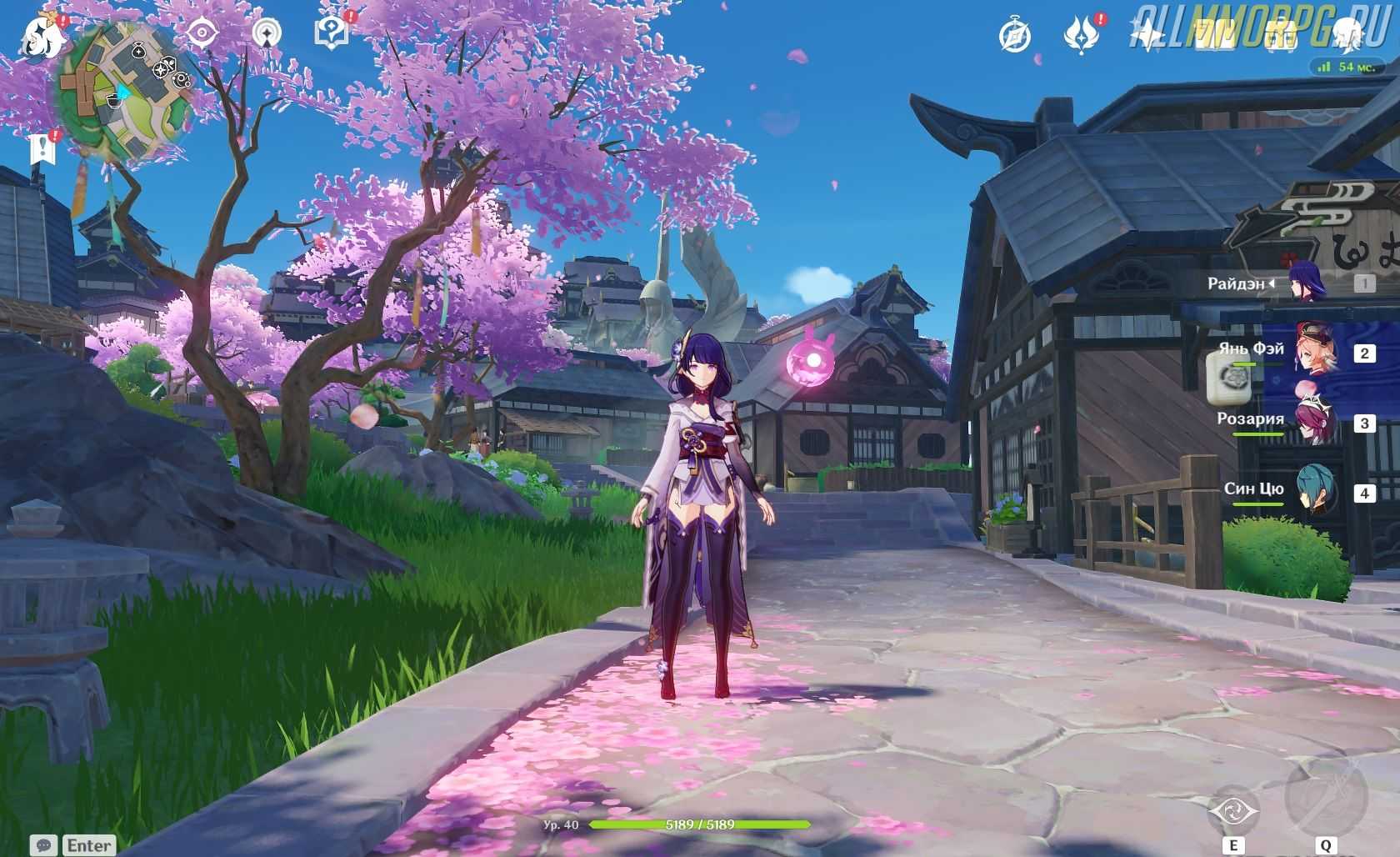Image resolution: width=1400 pixels, height=857 pixels.
Task: Open the map via the minimap
Action: coord(127,93)
